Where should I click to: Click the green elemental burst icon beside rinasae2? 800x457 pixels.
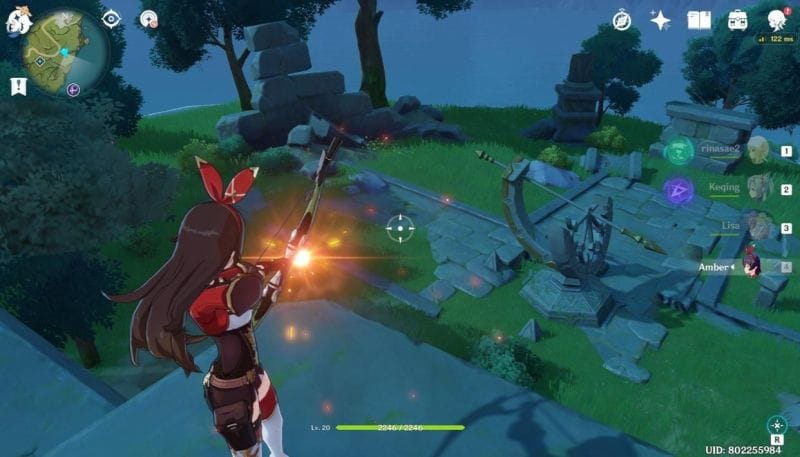pyautogui.click(x=679, y=151)
